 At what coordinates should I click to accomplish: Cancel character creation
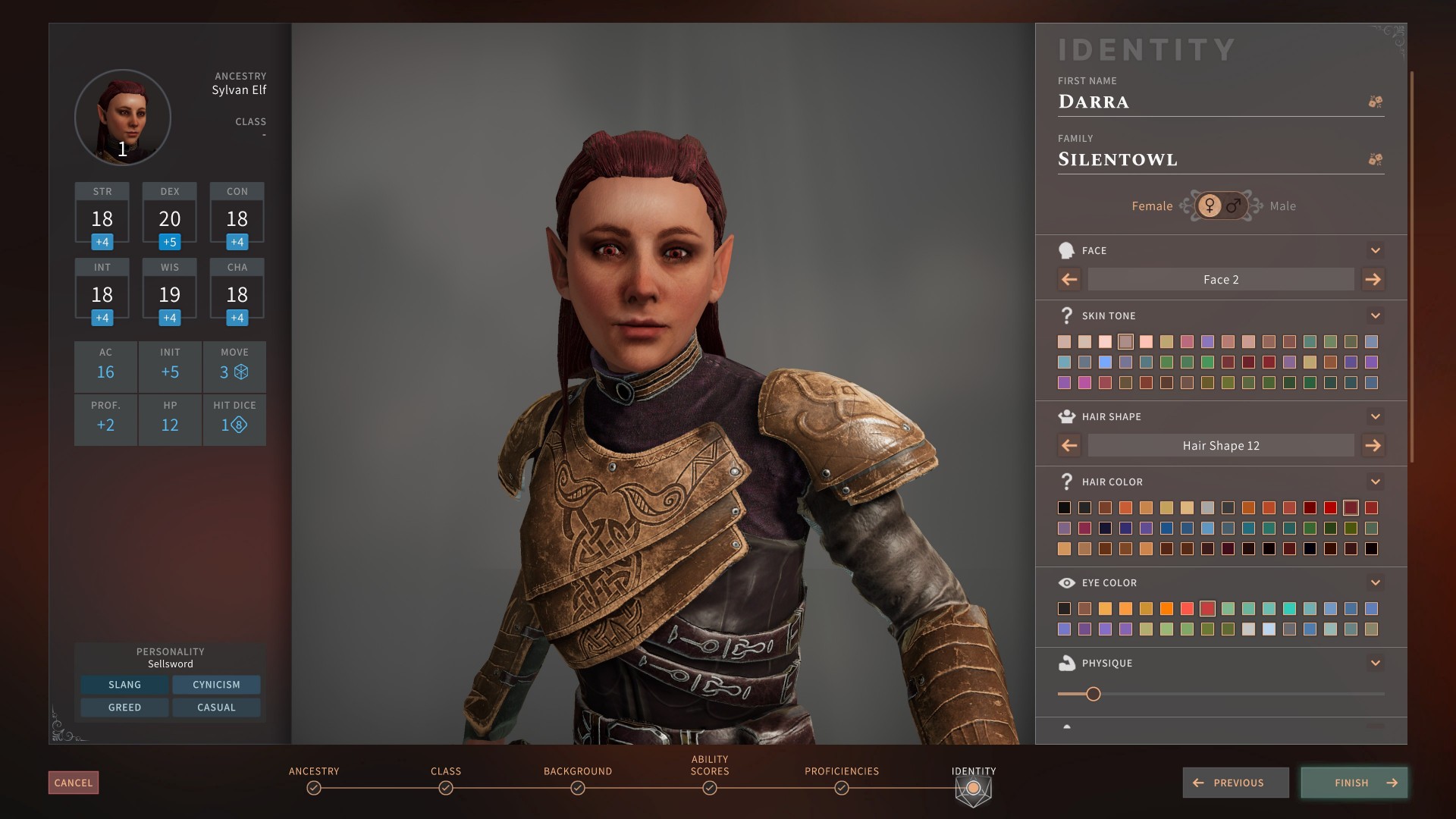click(x=74, y=783)
